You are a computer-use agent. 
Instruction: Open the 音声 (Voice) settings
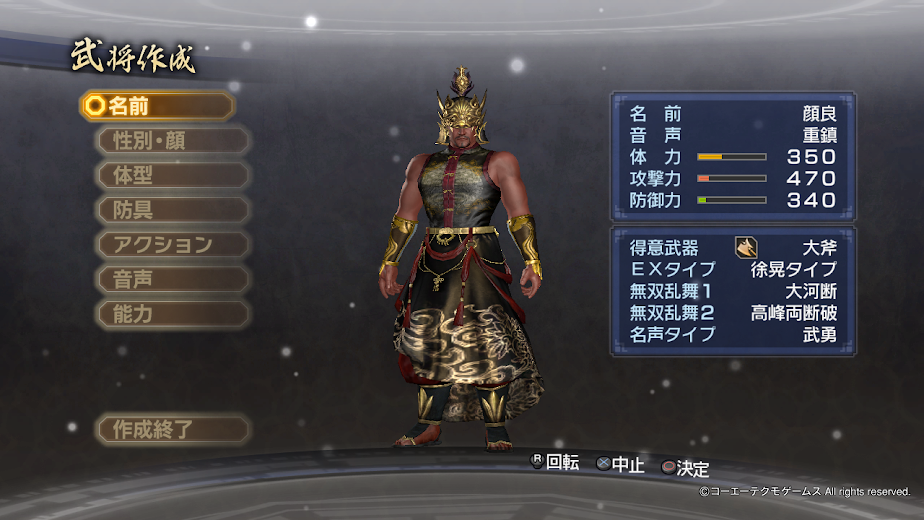(x=173, y=279)
